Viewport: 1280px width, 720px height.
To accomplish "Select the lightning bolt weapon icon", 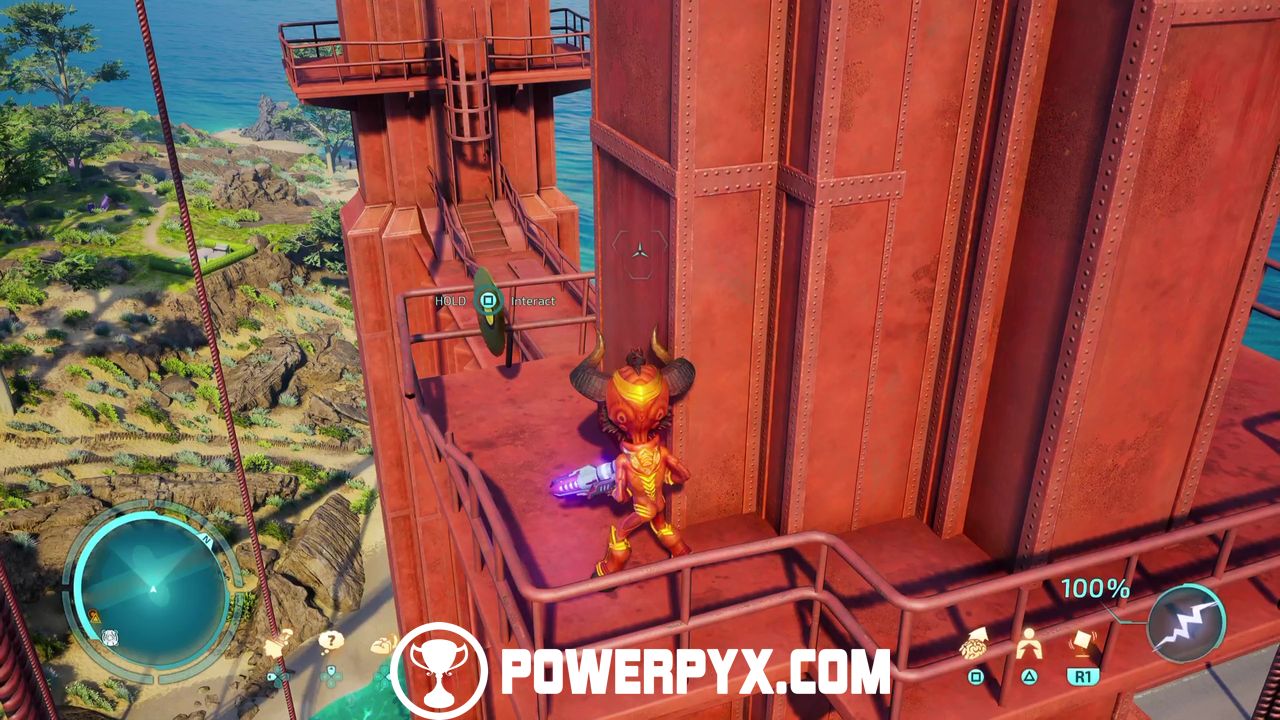I will pyautogui.click(x=1186, y=622).
